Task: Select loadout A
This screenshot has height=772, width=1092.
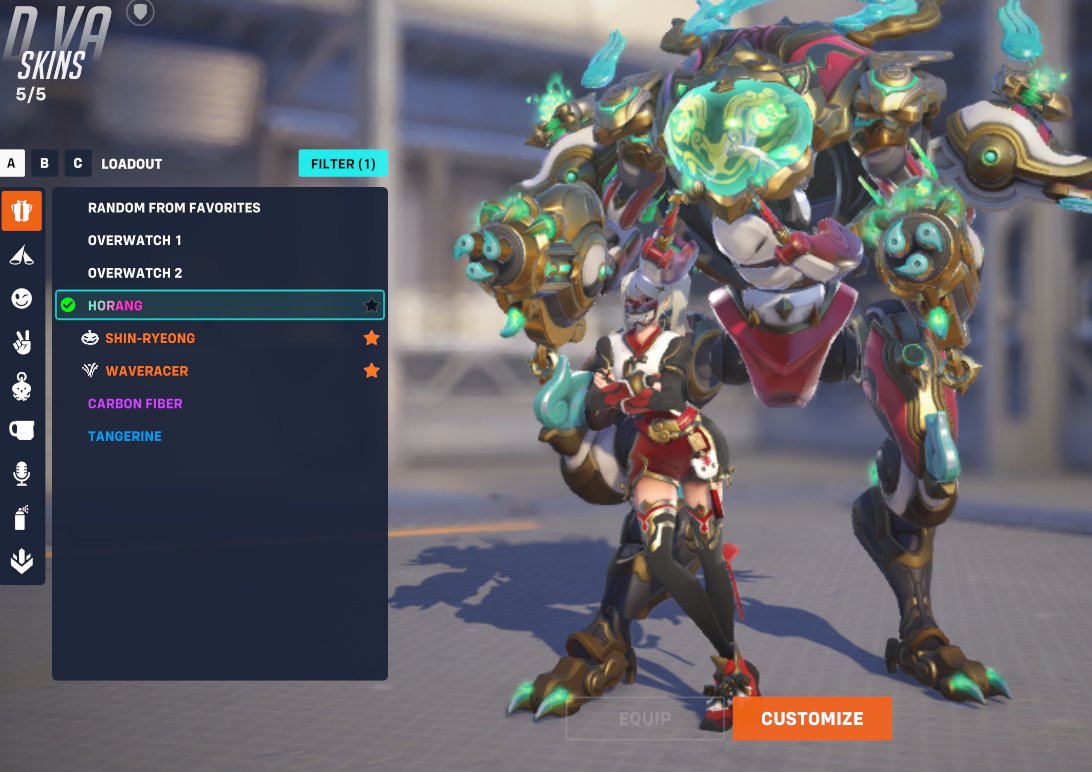Action: 12,164
